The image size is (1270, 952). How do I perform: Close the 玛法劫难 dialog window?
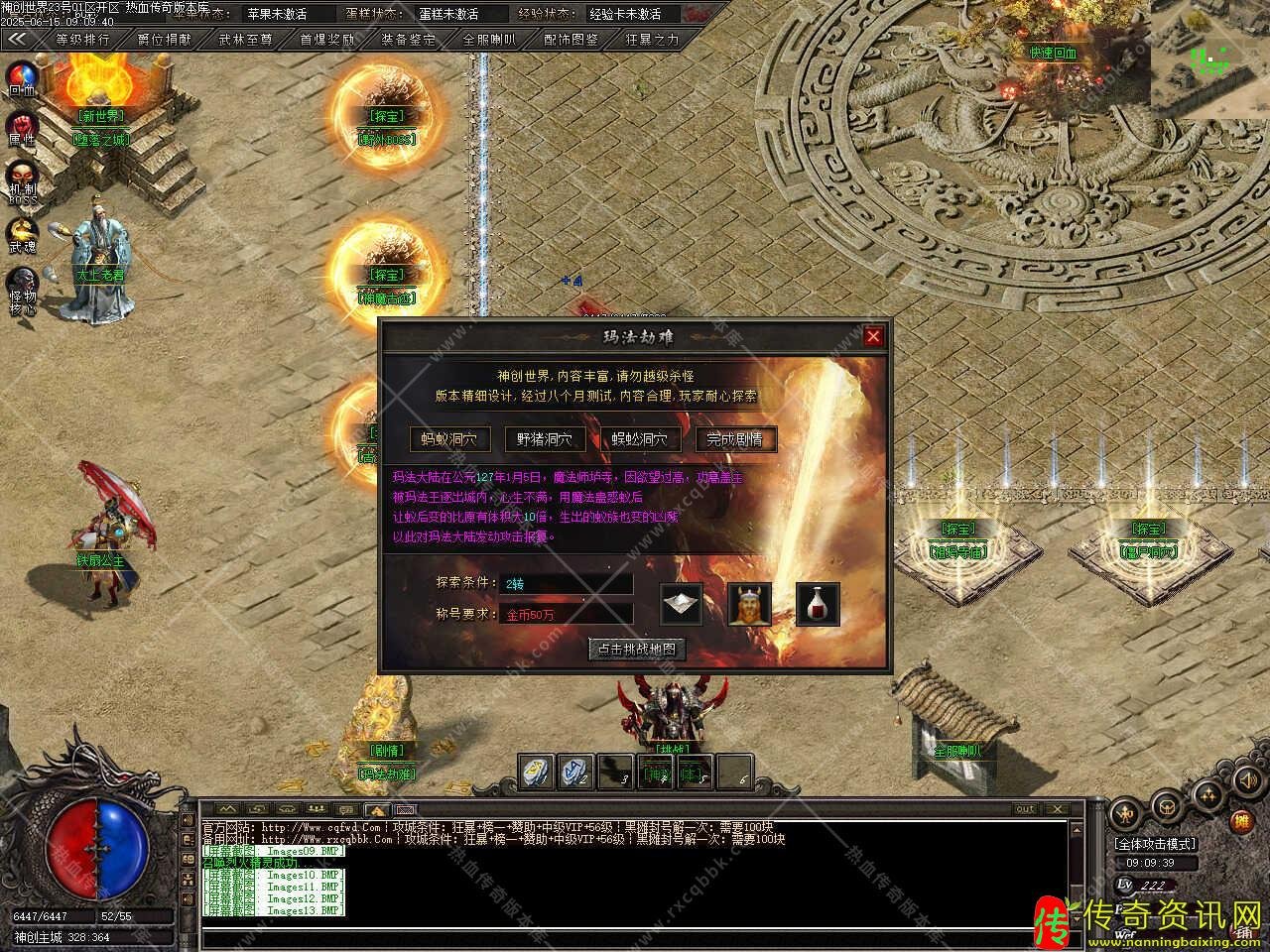[873, 336]
